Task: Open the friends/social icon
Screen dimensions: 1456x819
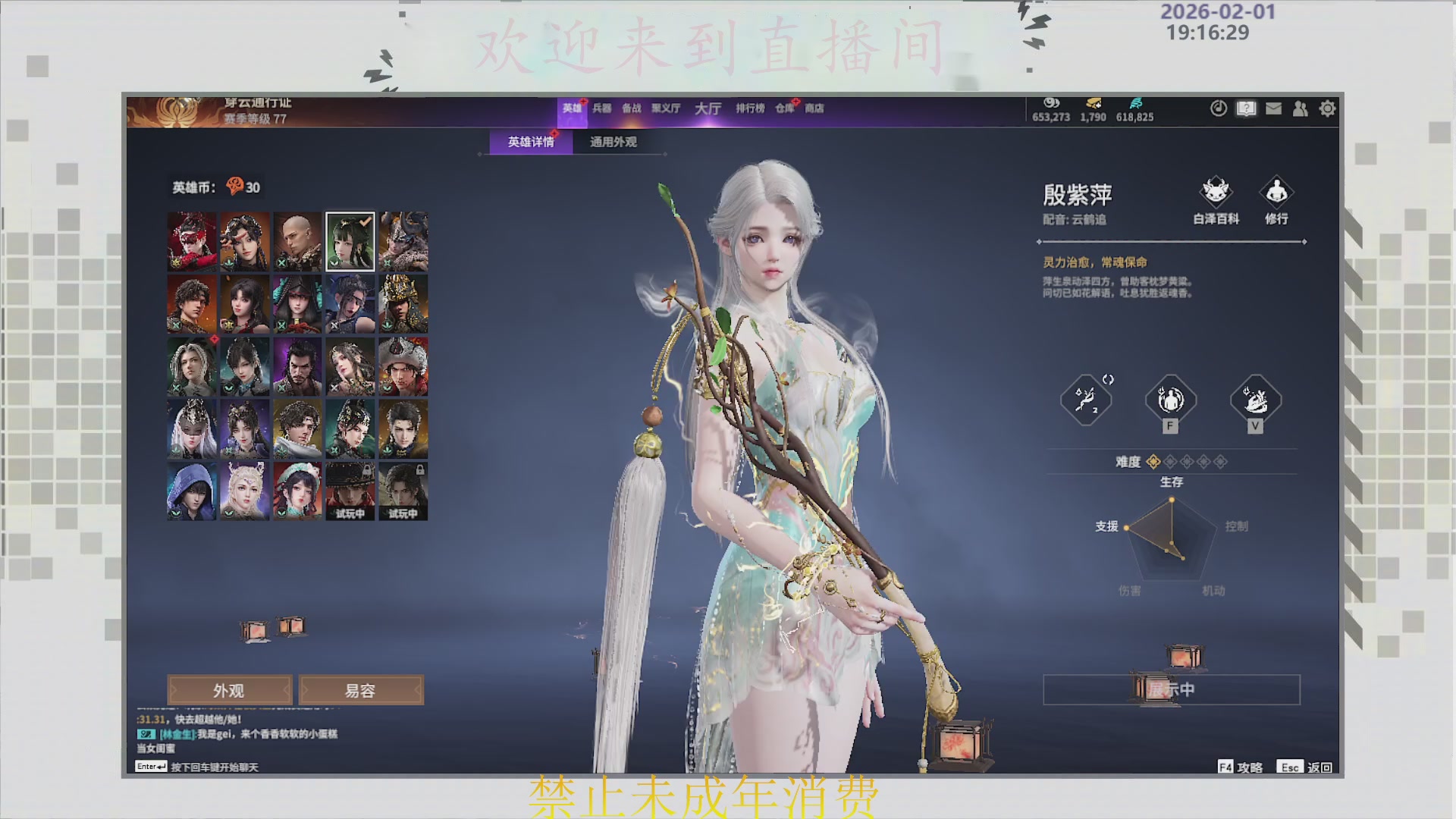Action: click(x=1300, y=108)
